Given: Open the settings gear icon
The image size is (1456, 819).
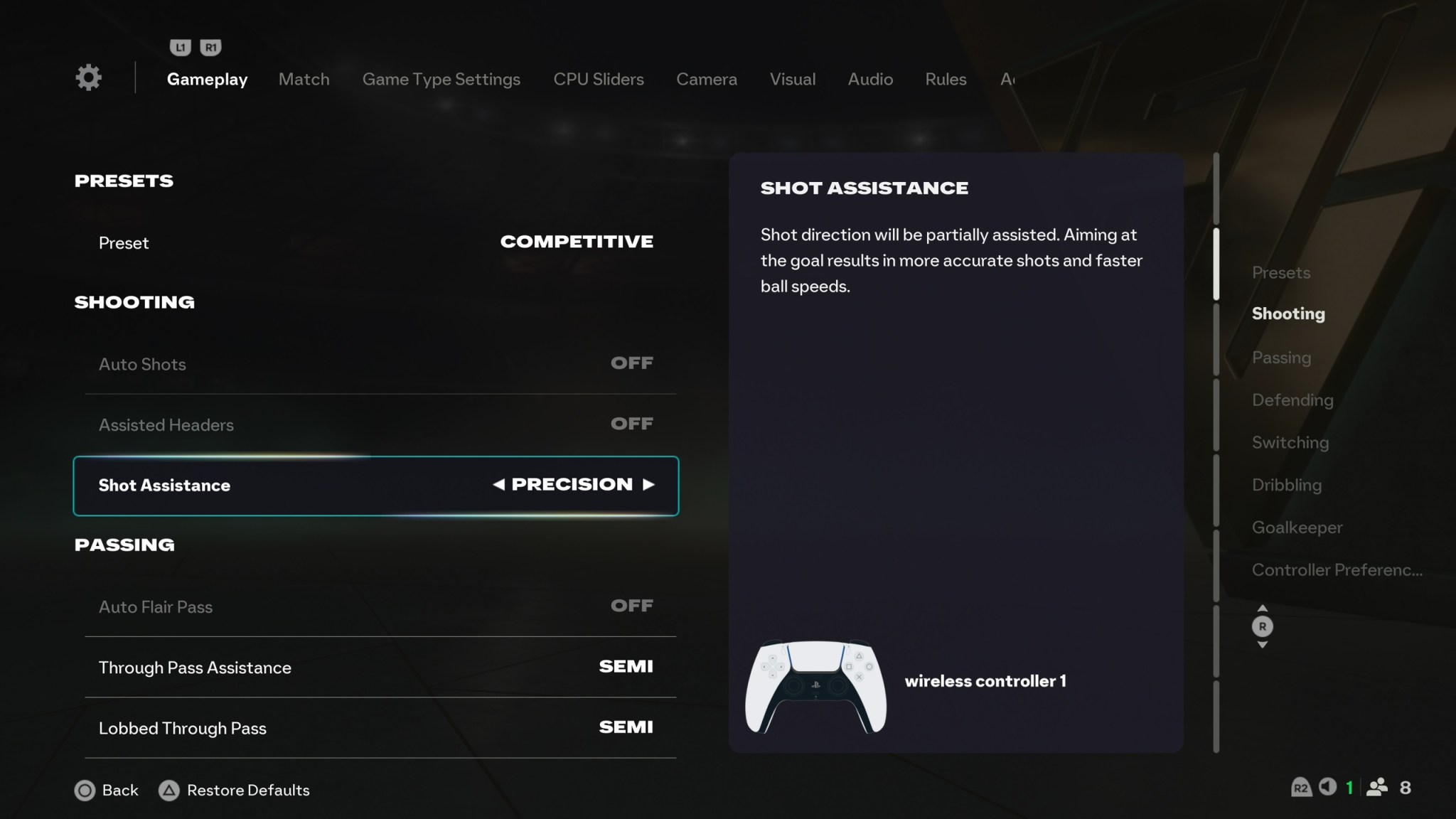Looking at the screenshot, I should pos(87,77).
